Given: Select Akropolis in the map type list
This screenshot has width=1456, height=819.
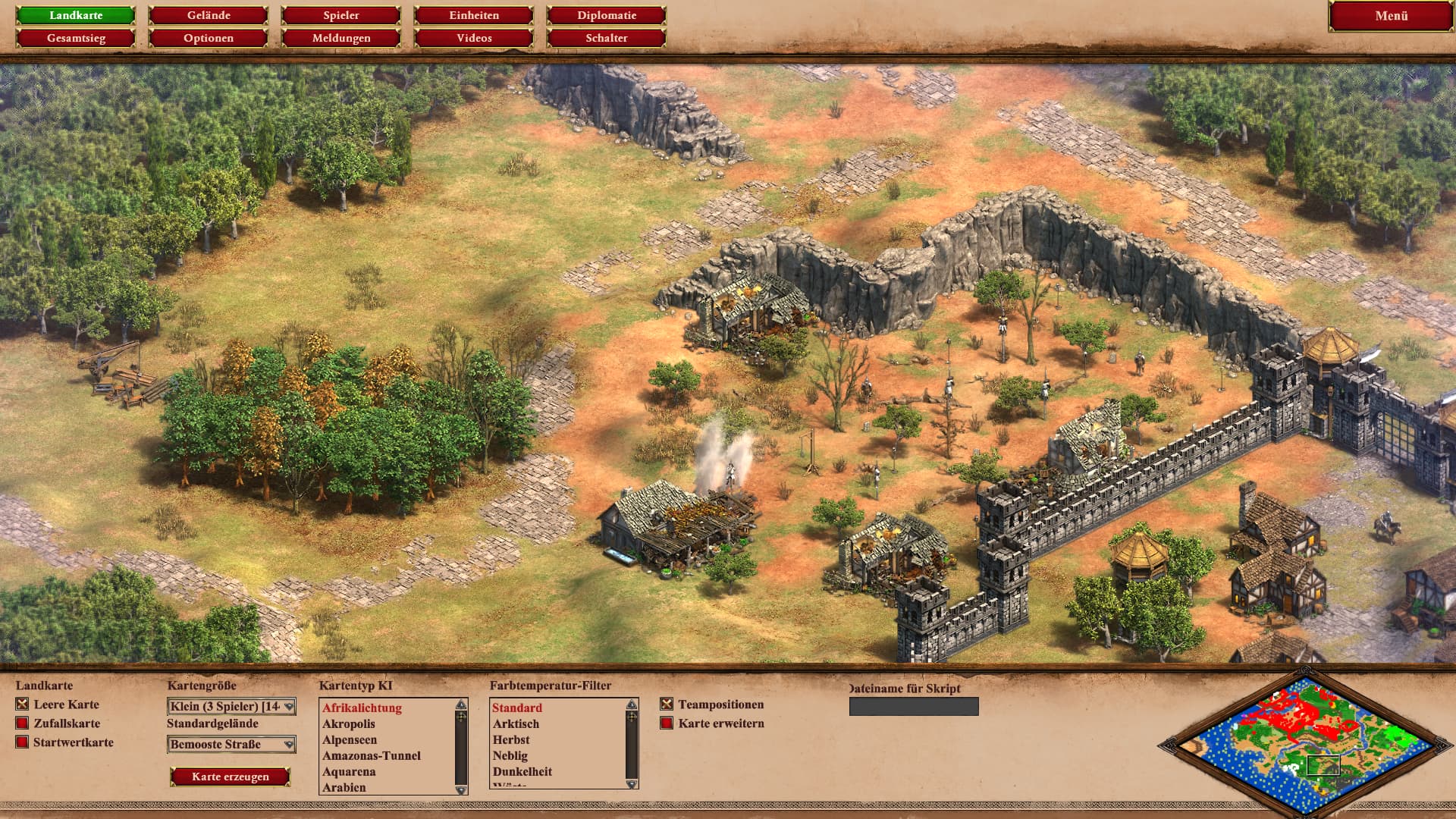Looking at the screenshot, I should tap(349, 724).
